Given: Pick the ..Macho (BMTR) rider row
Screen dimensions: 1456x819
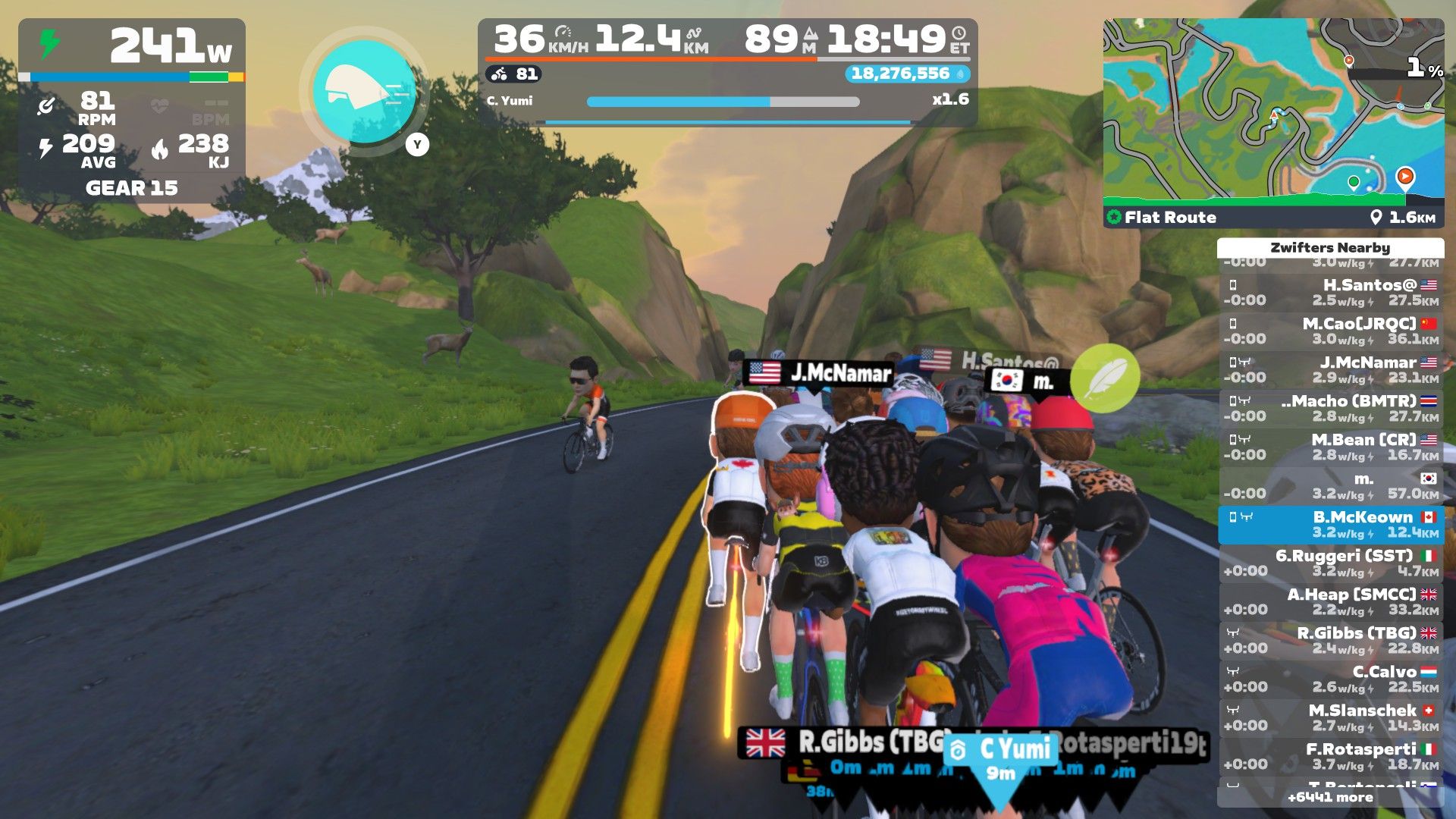Looking at the screenshot, I should 1331,409.
